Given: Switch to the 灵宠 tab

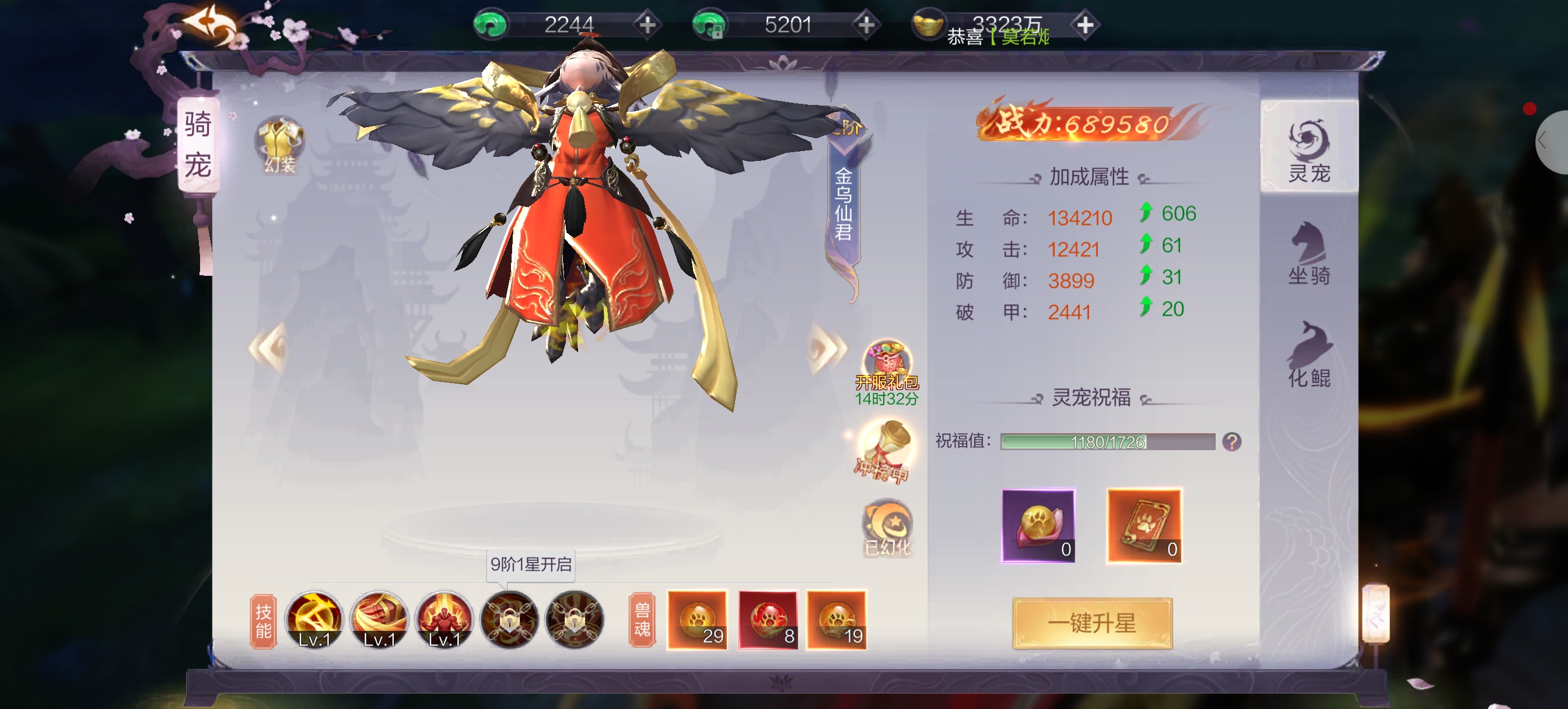Looking at the screenshot, I should 1308,149.
